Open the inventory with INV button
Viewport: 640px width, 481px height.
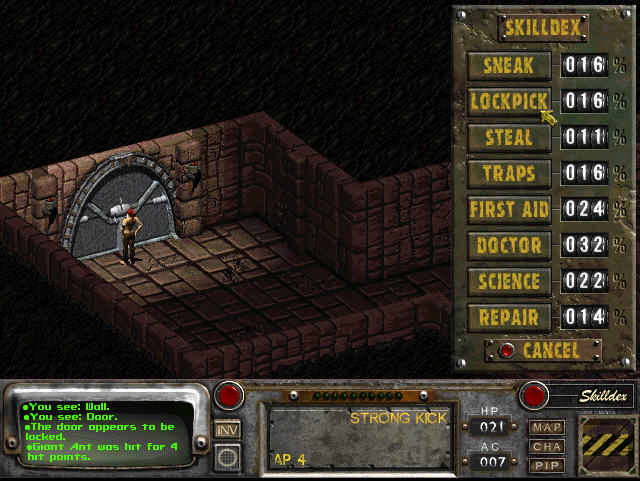pyautogui.click(x=228, y=429)
